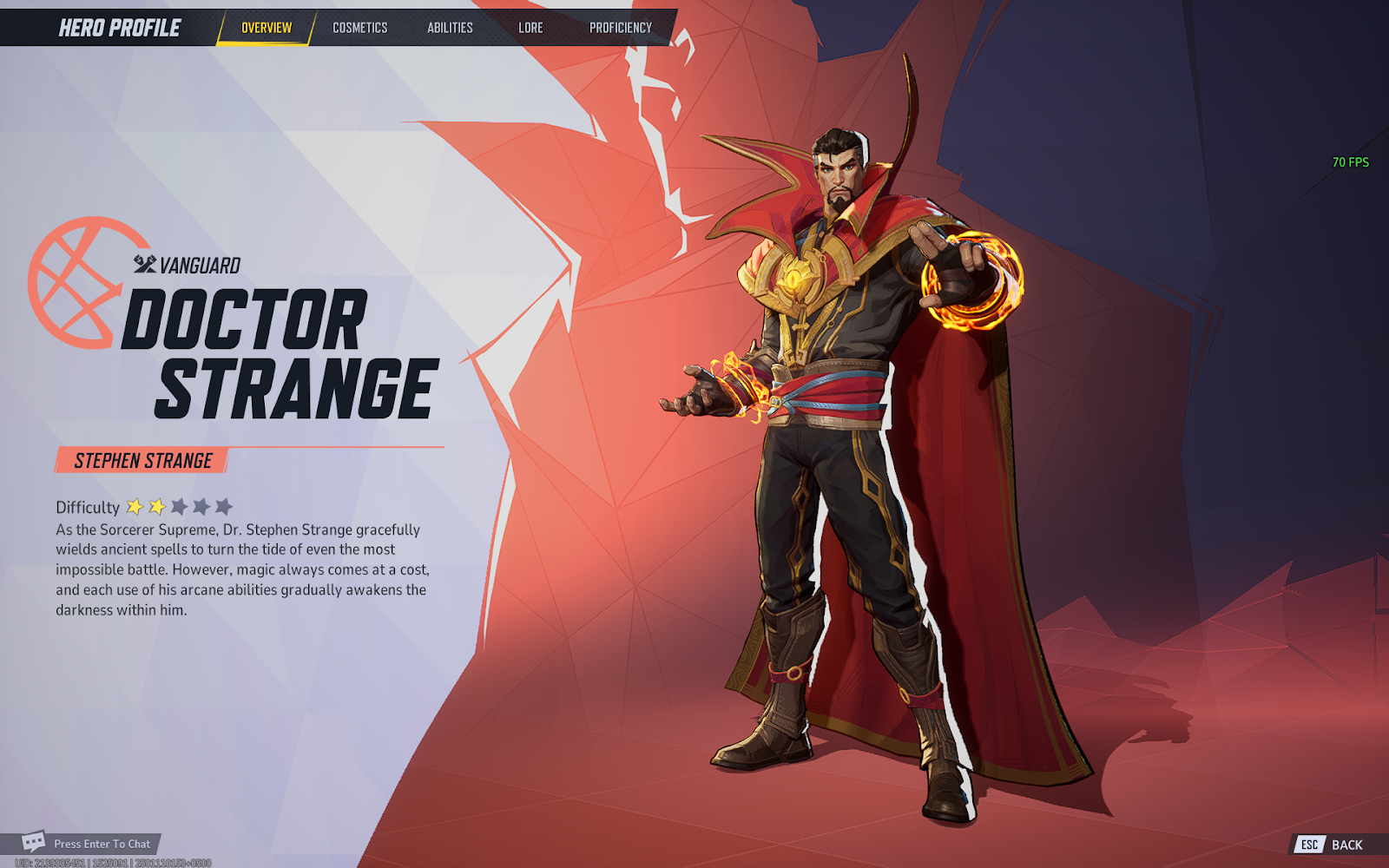1389x868 pixels.
Task: Switch to the Overview tab
Action: (267, 28)
